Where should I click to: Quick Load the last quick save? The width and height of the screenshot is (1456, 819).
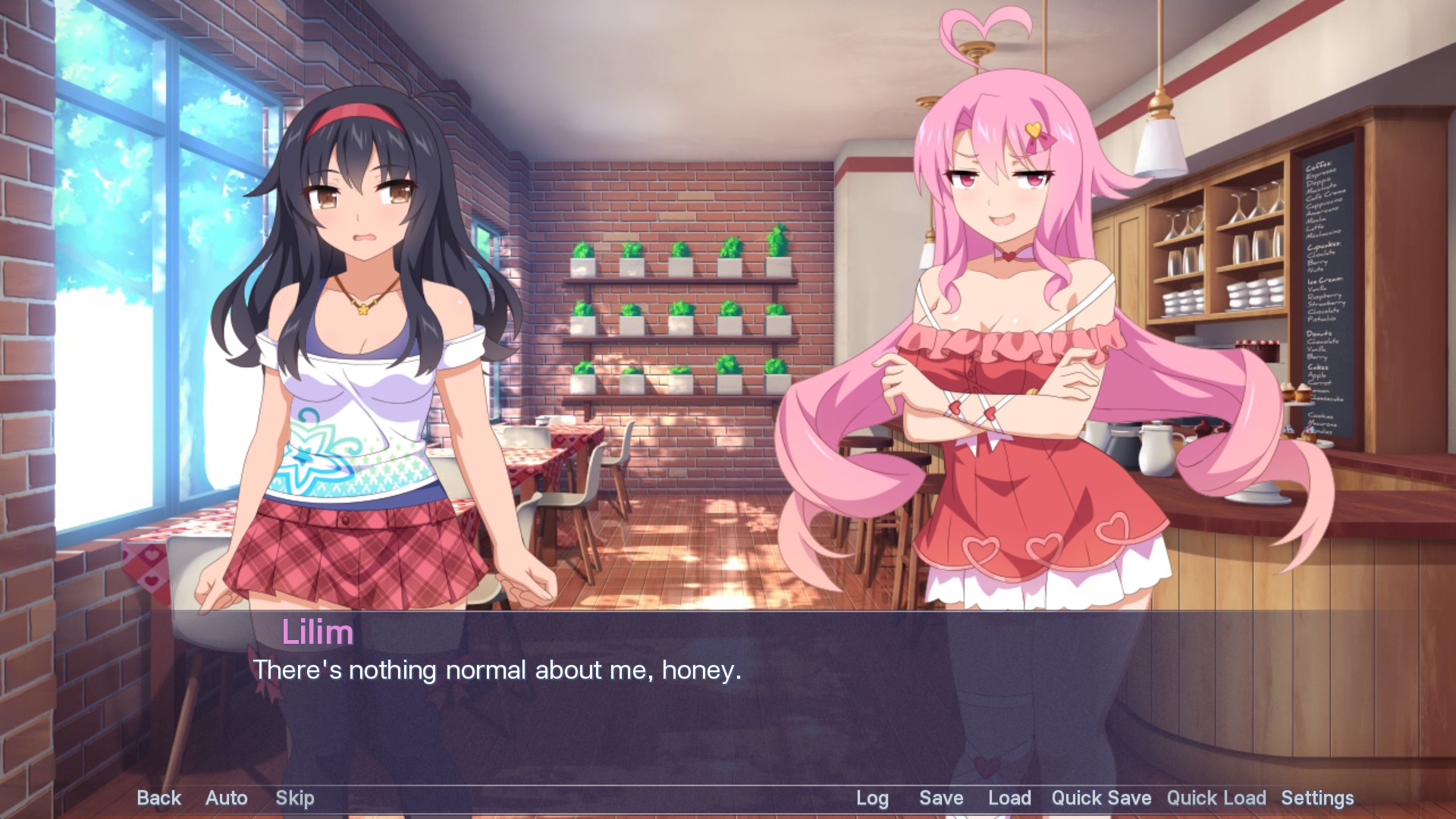pyautogui.click(x=1216, y=798)
